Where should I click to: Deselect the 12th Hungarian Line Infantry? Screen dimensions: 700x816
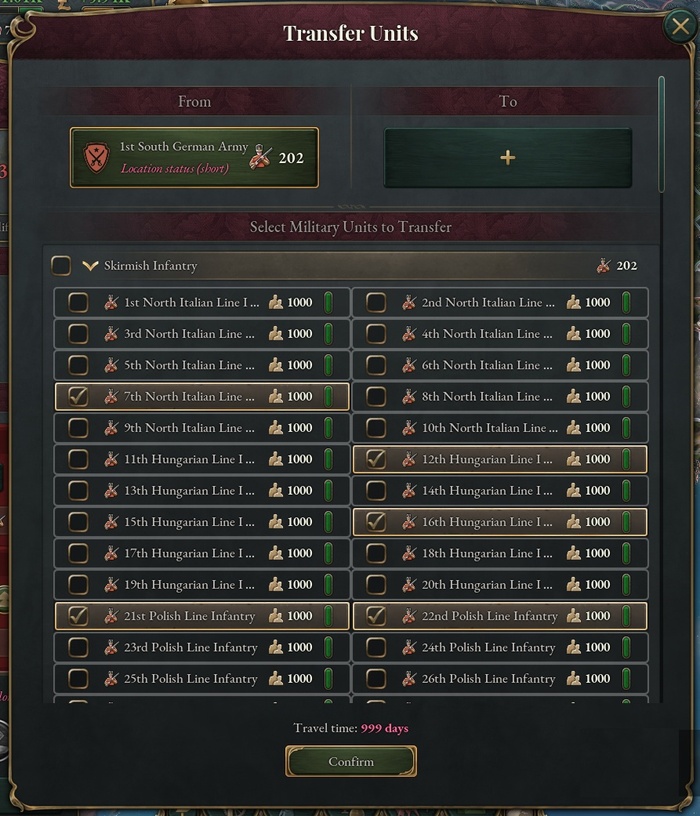(376, 459)
